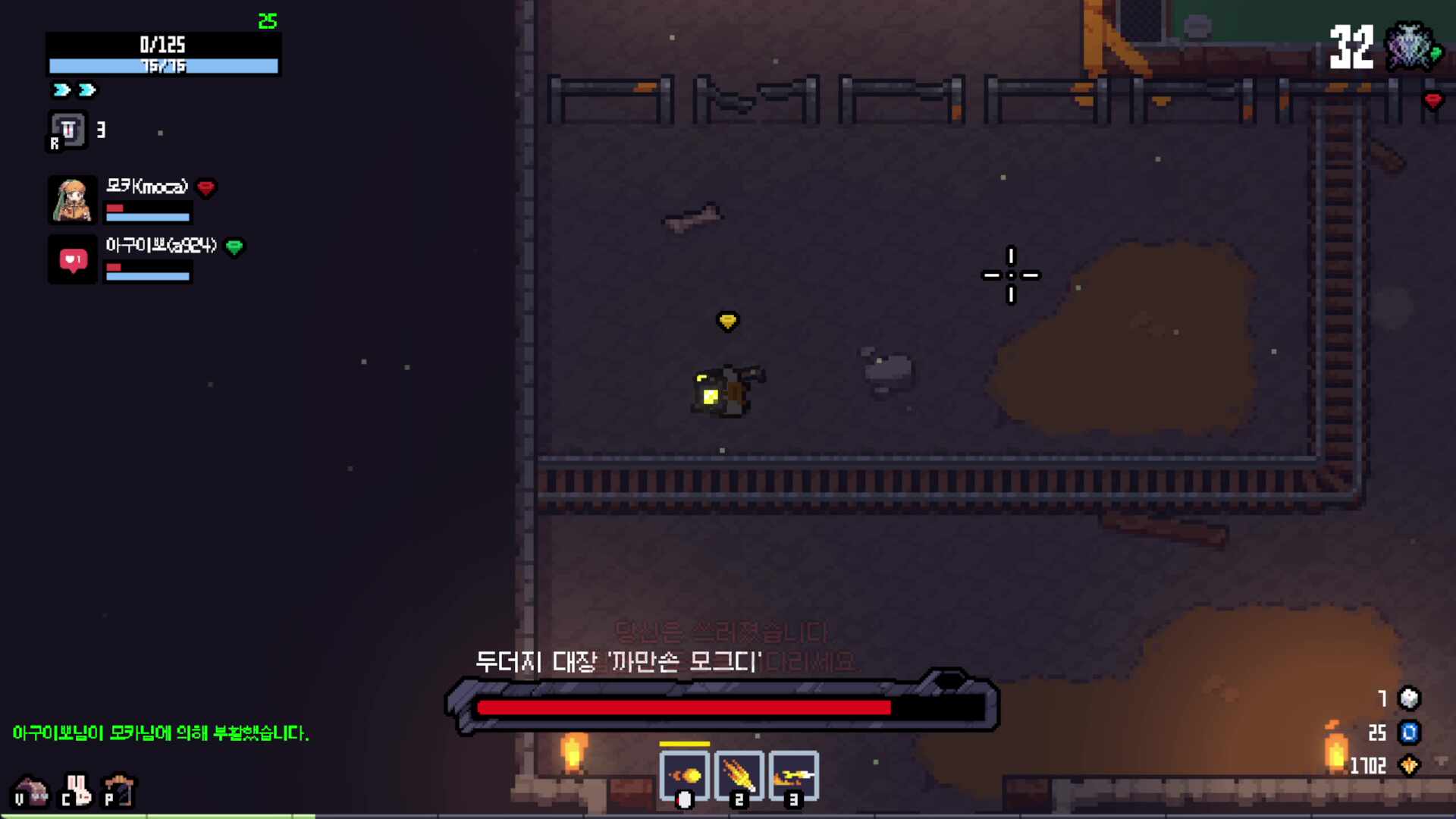Use the potion consumable item icon

[68, 130]
